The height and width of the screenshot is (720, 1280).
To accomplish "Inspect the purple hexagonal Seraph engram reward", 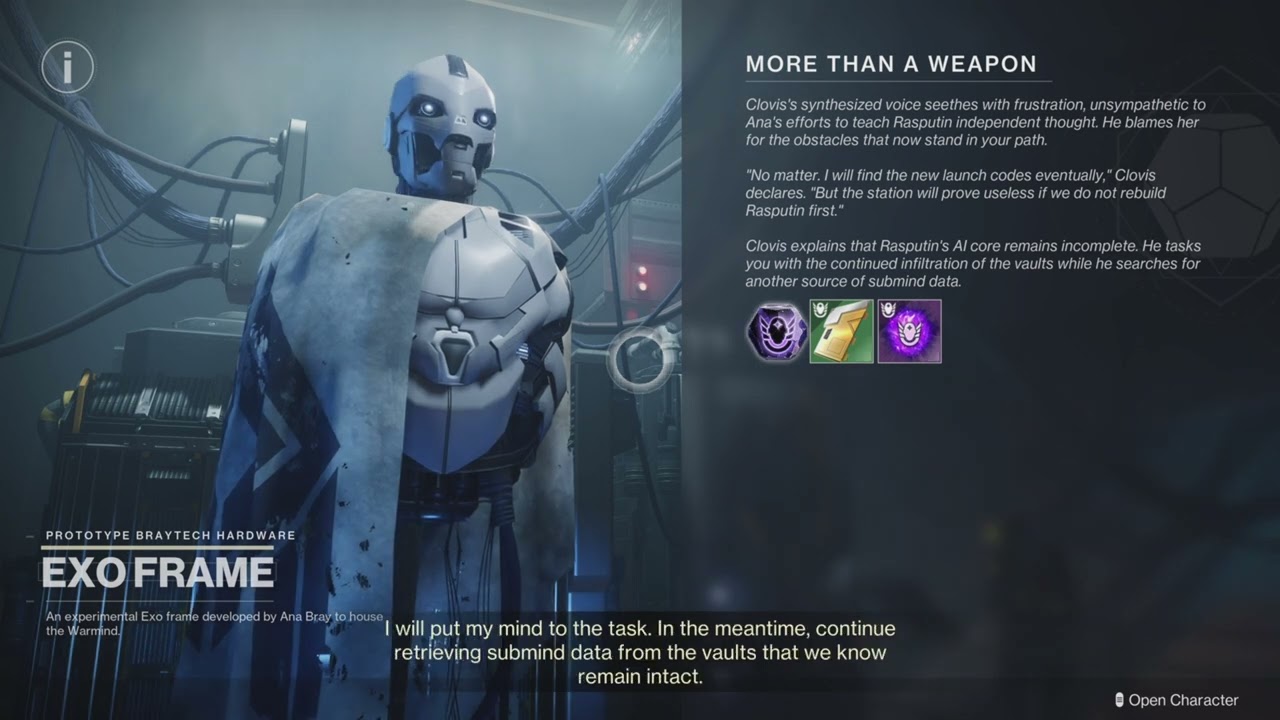I will [776, 331].
